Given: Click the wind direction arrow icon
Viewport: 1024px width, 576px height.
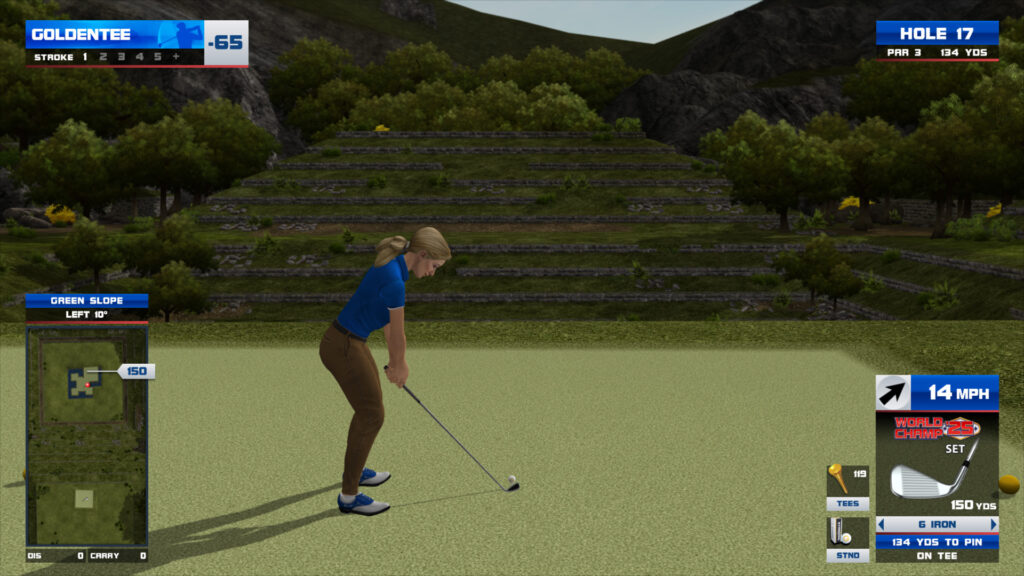Looking at the screenshot, I should click(x=893, y=393).
